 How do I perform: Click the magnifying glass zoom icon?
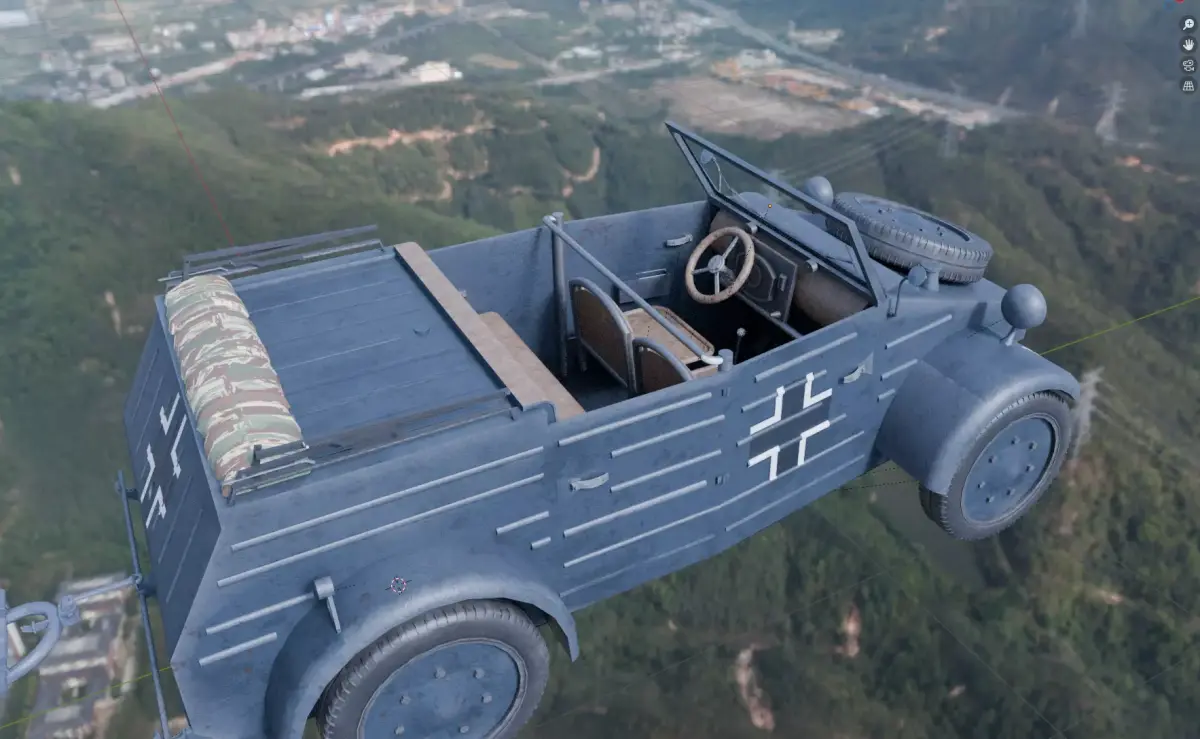click(1188, 24)
